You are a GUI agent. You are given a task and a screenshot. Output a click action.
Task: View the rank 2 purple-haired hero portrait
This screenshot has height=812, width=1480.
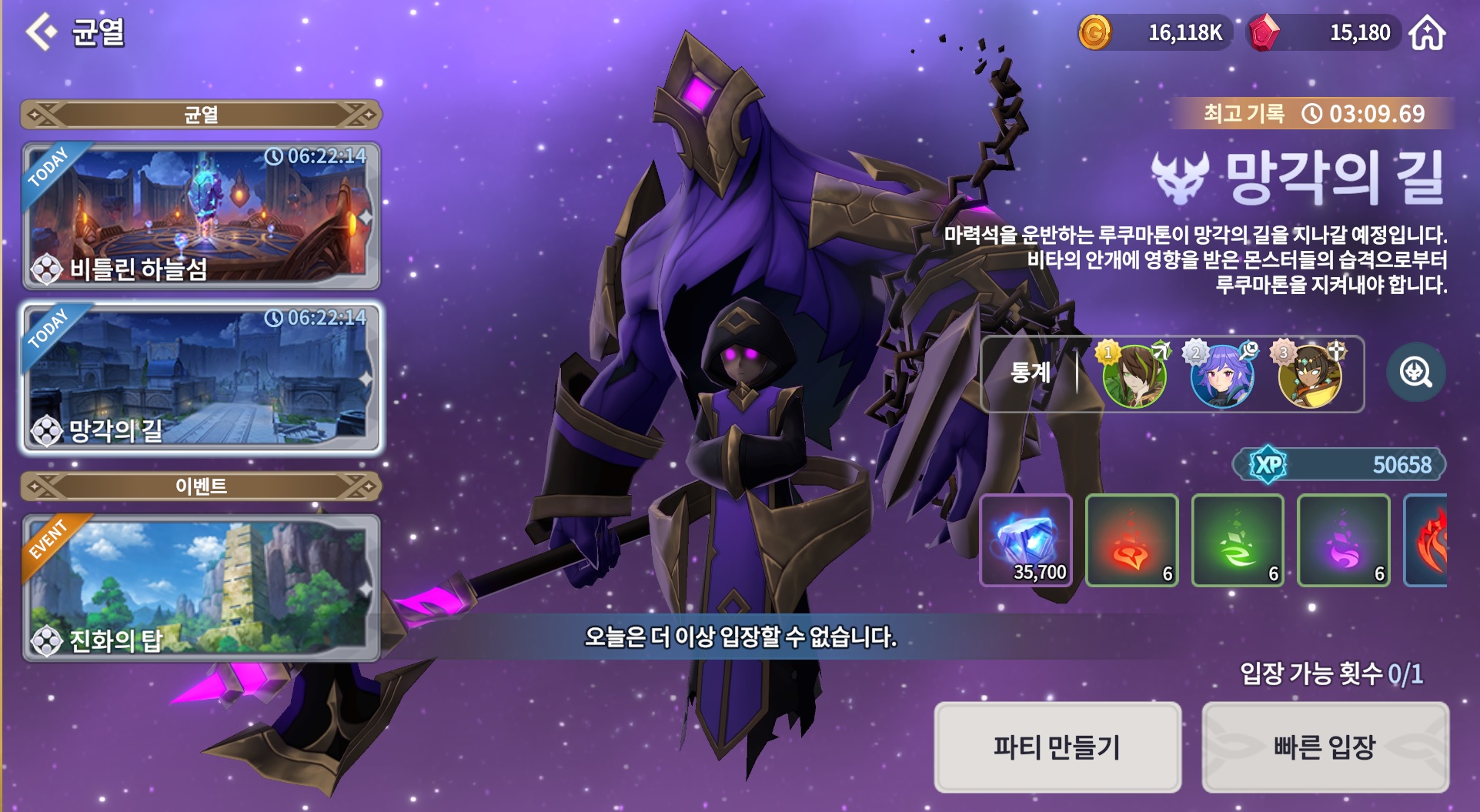1222,375
